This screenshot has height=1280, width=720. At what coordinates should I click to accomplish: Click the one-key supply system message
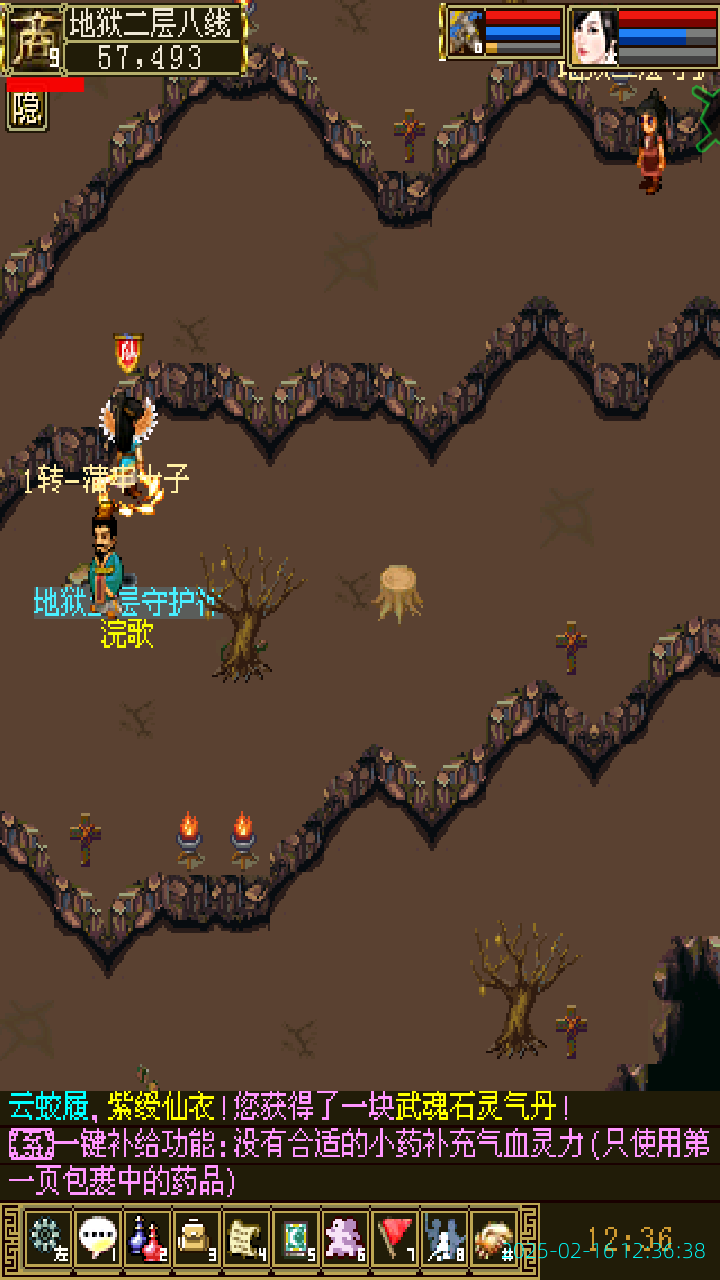(360, 1160)
